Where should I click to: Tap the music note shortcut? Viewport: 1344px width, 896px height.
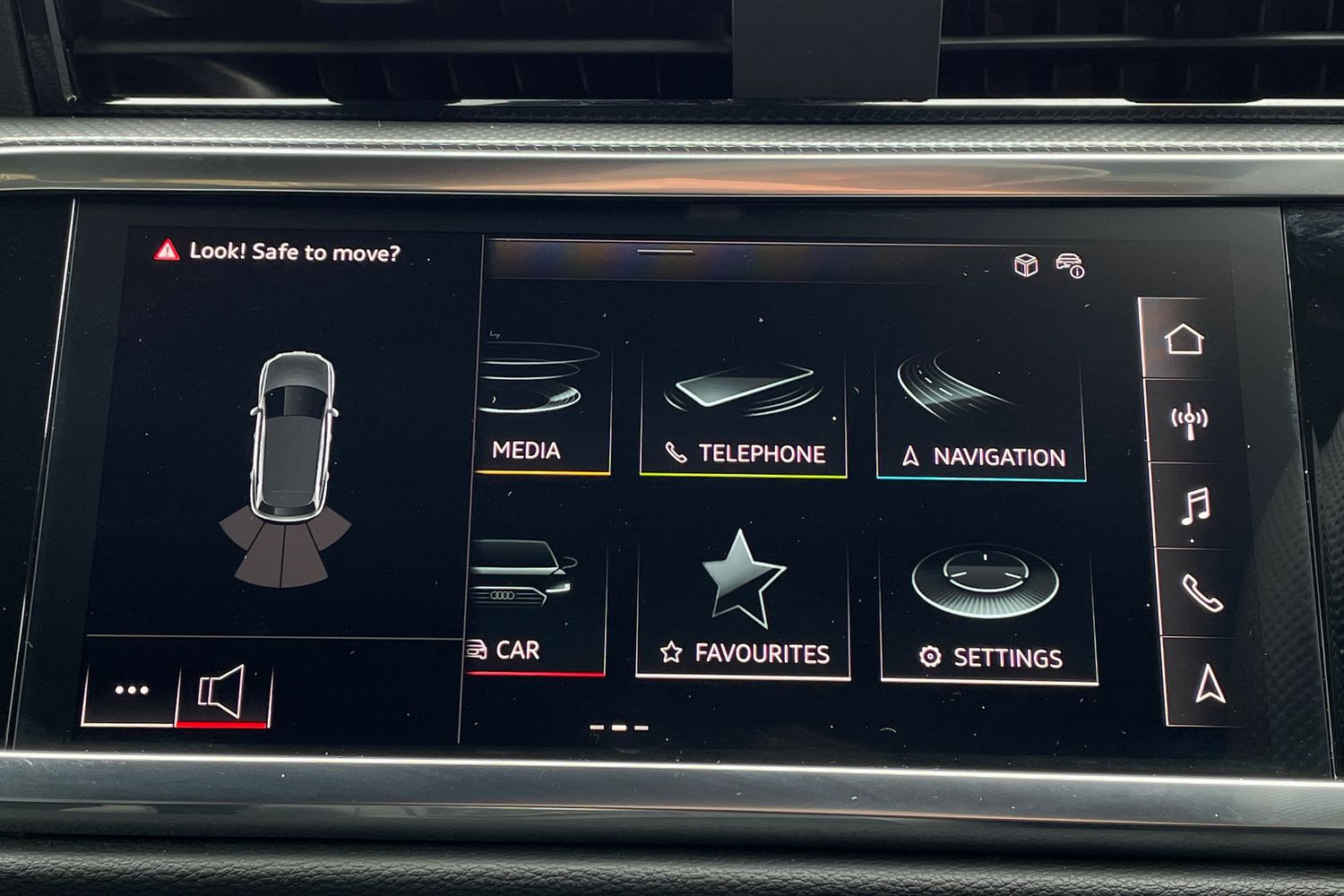1194,506
